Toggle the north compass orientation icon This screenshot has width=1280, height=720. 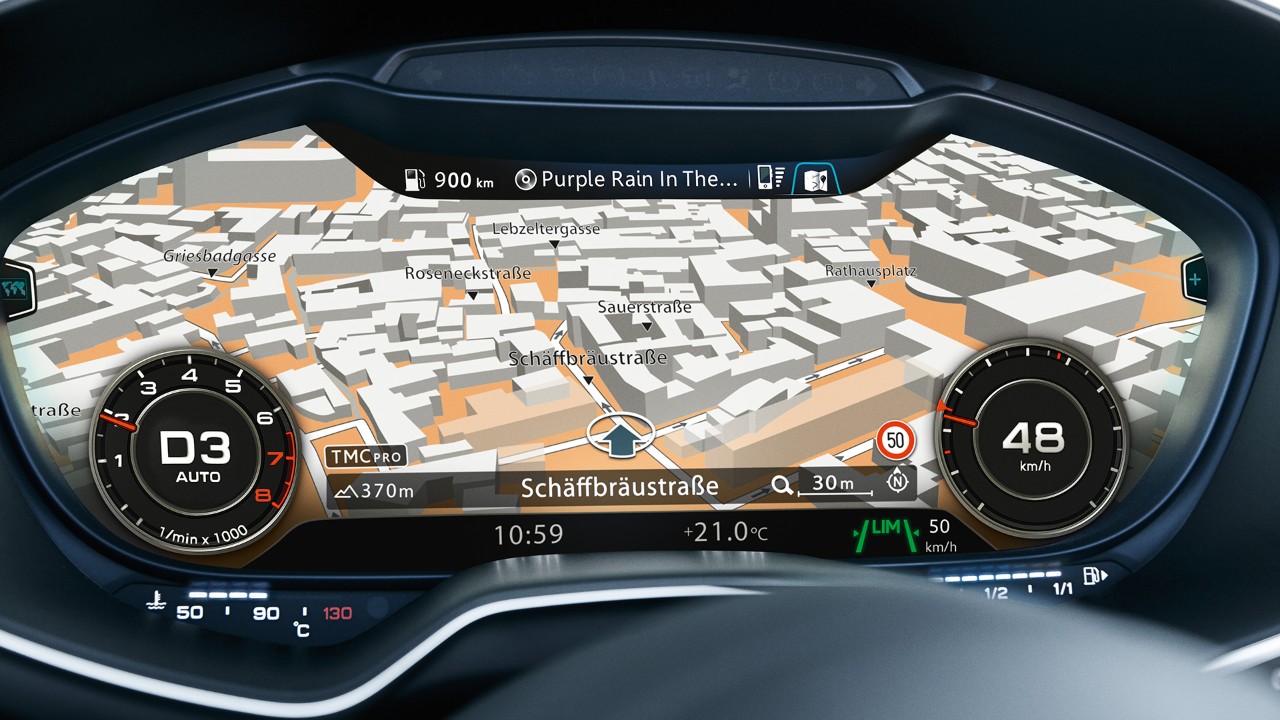[x=899, y=481]
